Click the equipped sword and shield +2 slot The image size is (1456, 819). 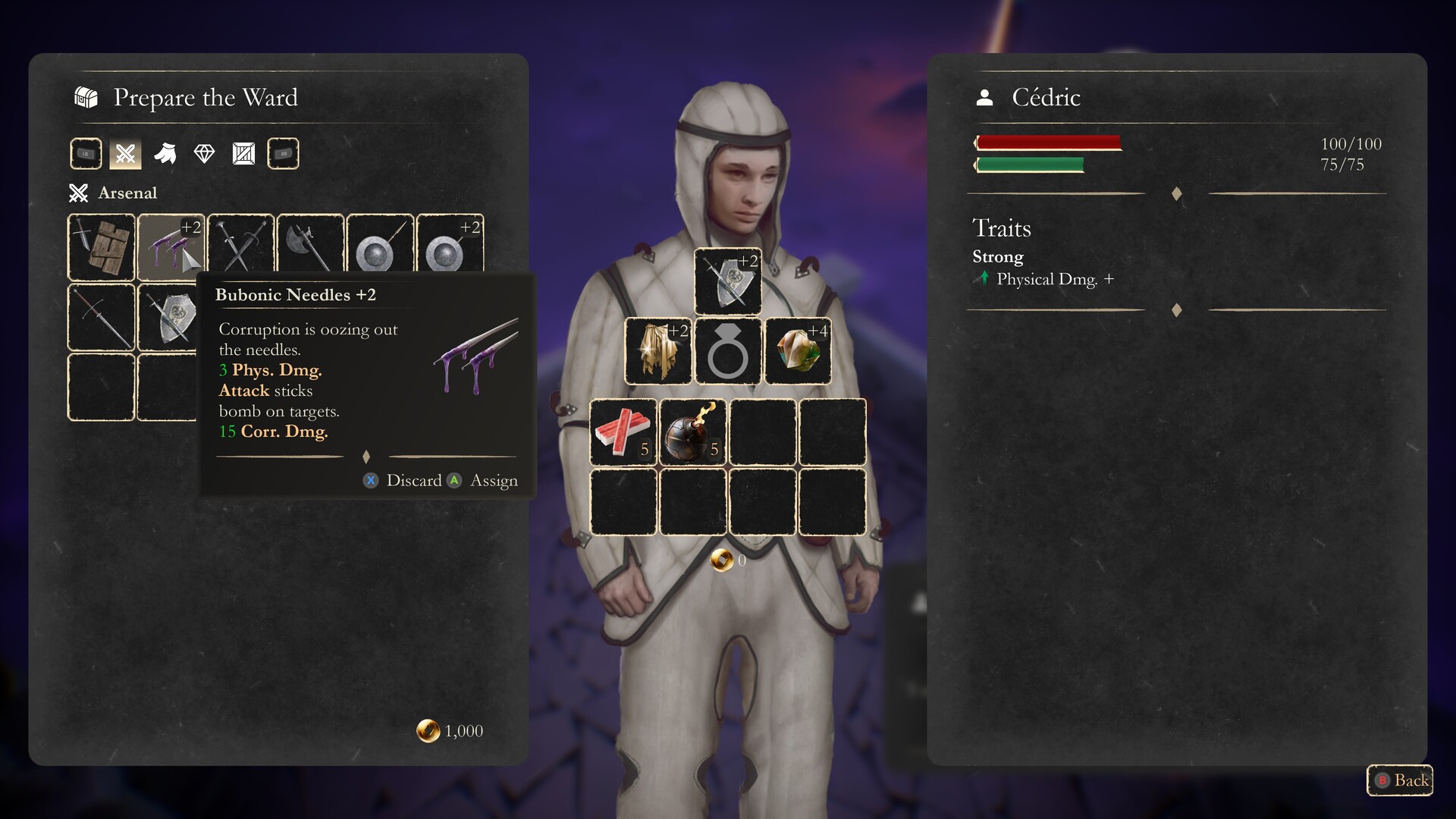pyautogui.click(x=728, y=281)
